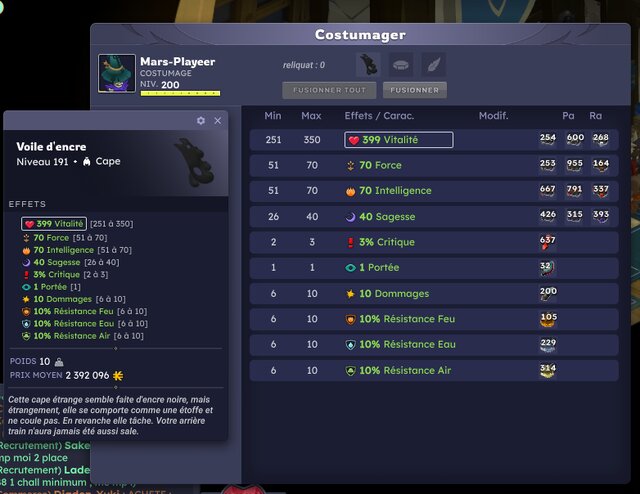
Task: Choose the Force rune numbered 955
Action: (575, 165)
